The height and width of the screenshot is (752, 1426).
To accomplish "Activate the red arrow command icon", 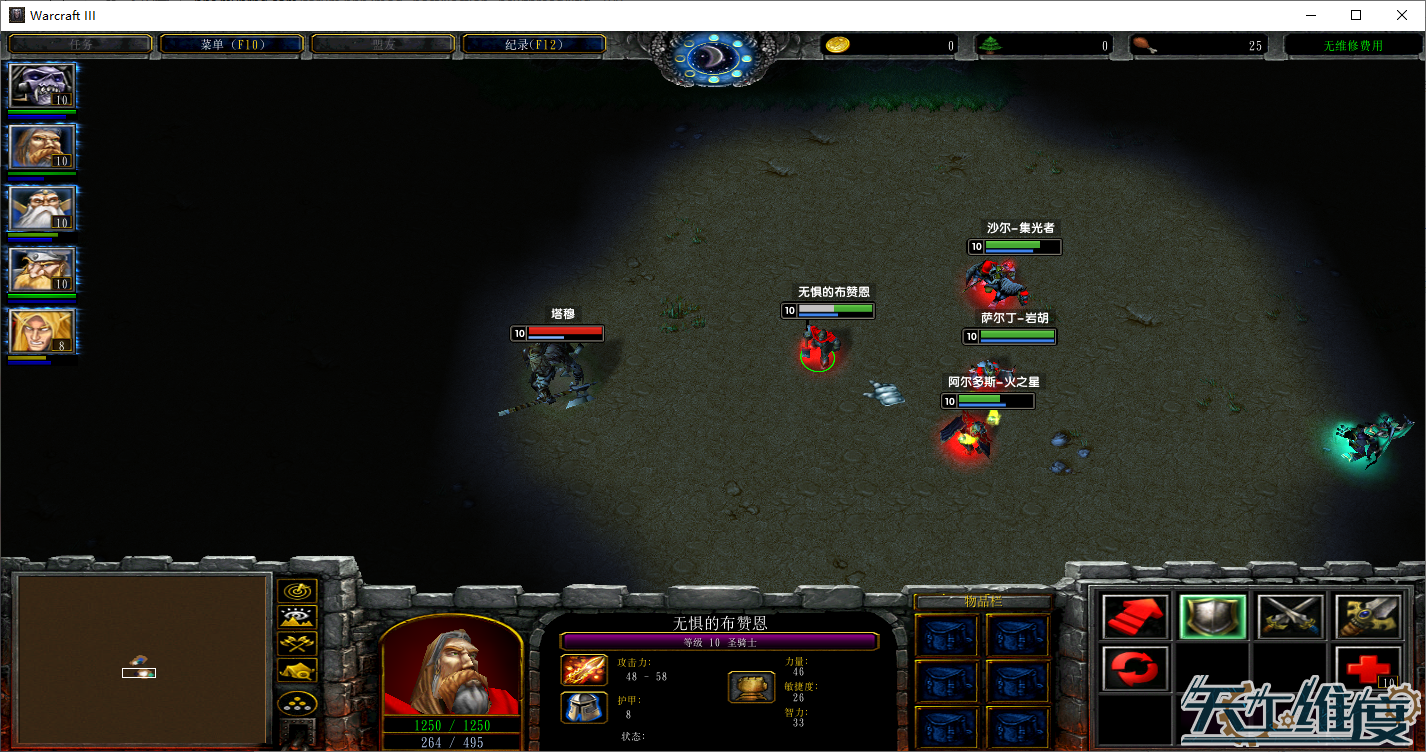I will point(1135,617).
